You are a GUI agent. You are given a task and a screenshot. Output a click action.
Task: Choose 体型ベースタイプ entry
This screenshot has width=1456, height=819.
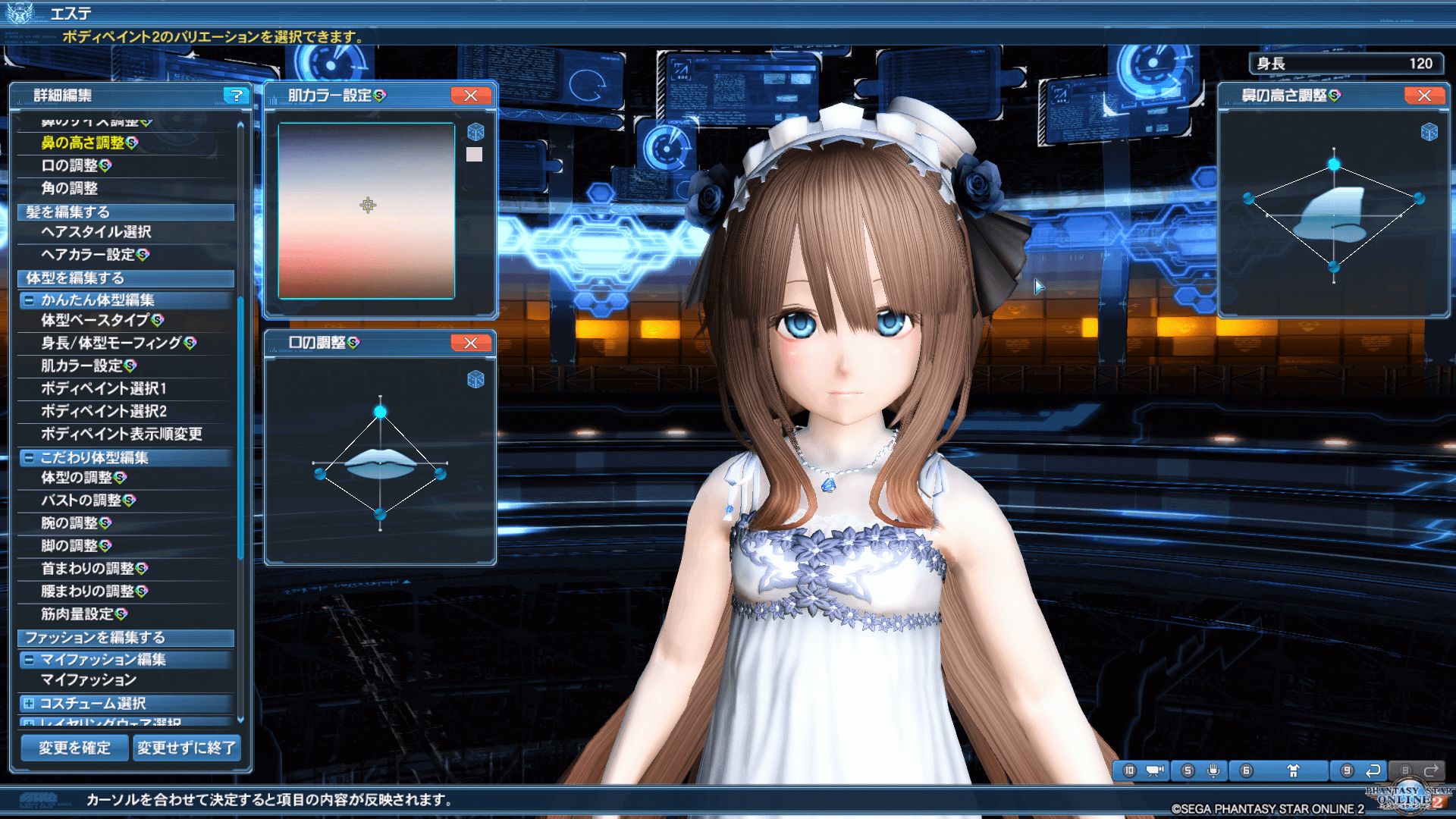click(102, 320)
